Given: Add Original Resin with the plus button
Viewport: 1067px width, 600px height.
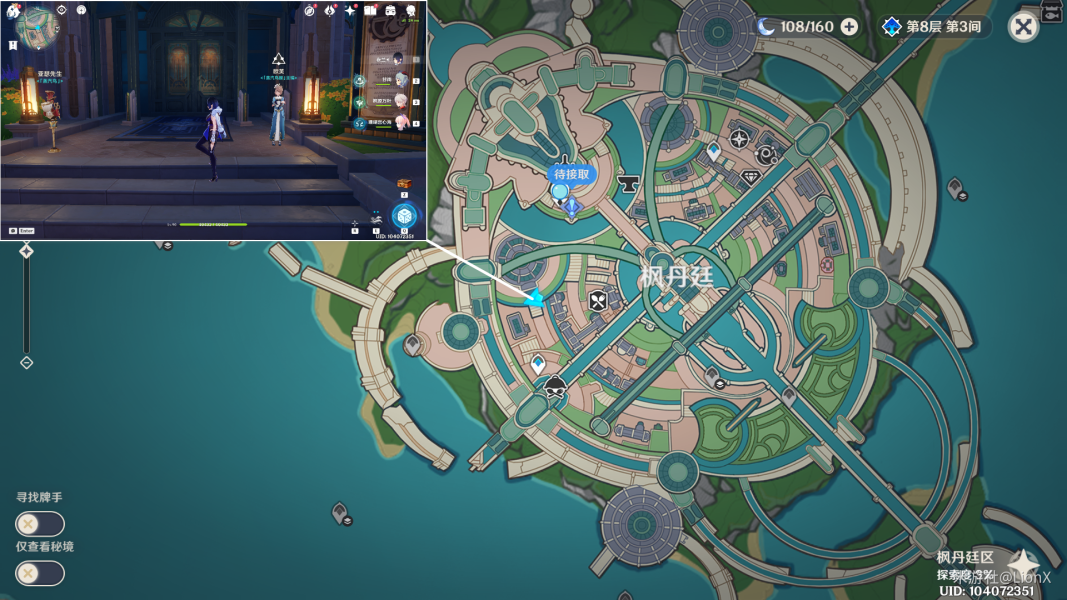Looking at the screenshot, I should point(849,27).
